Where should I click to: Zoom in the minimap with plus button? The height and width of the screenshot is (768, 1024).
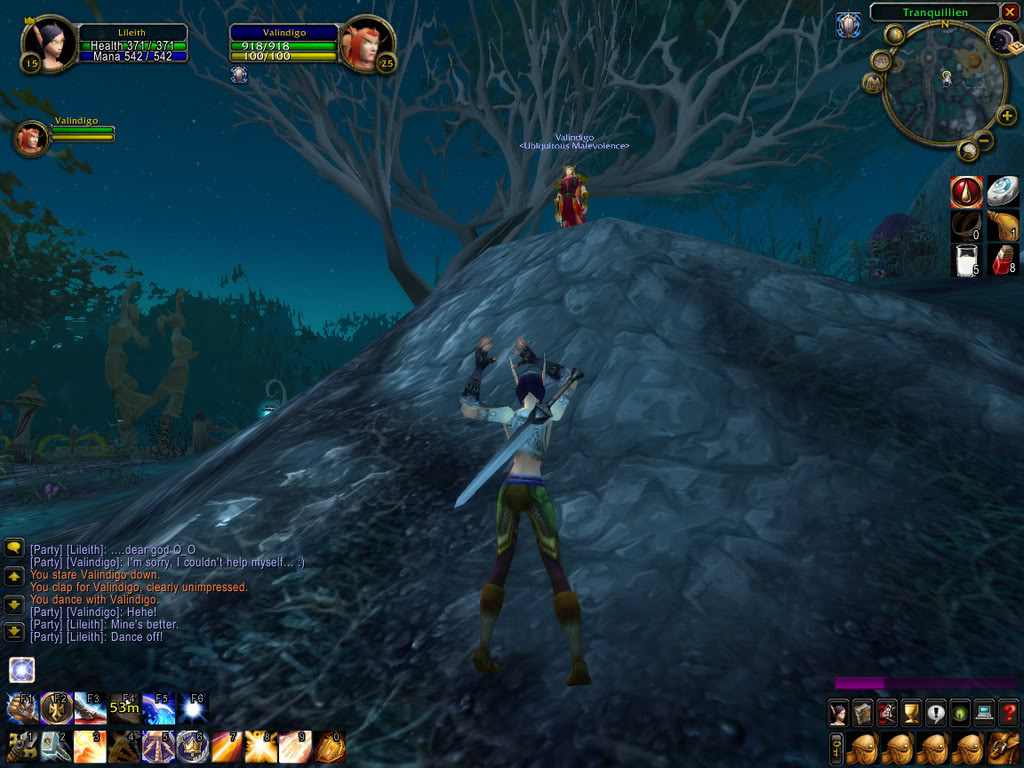(x=1006, y=116)
